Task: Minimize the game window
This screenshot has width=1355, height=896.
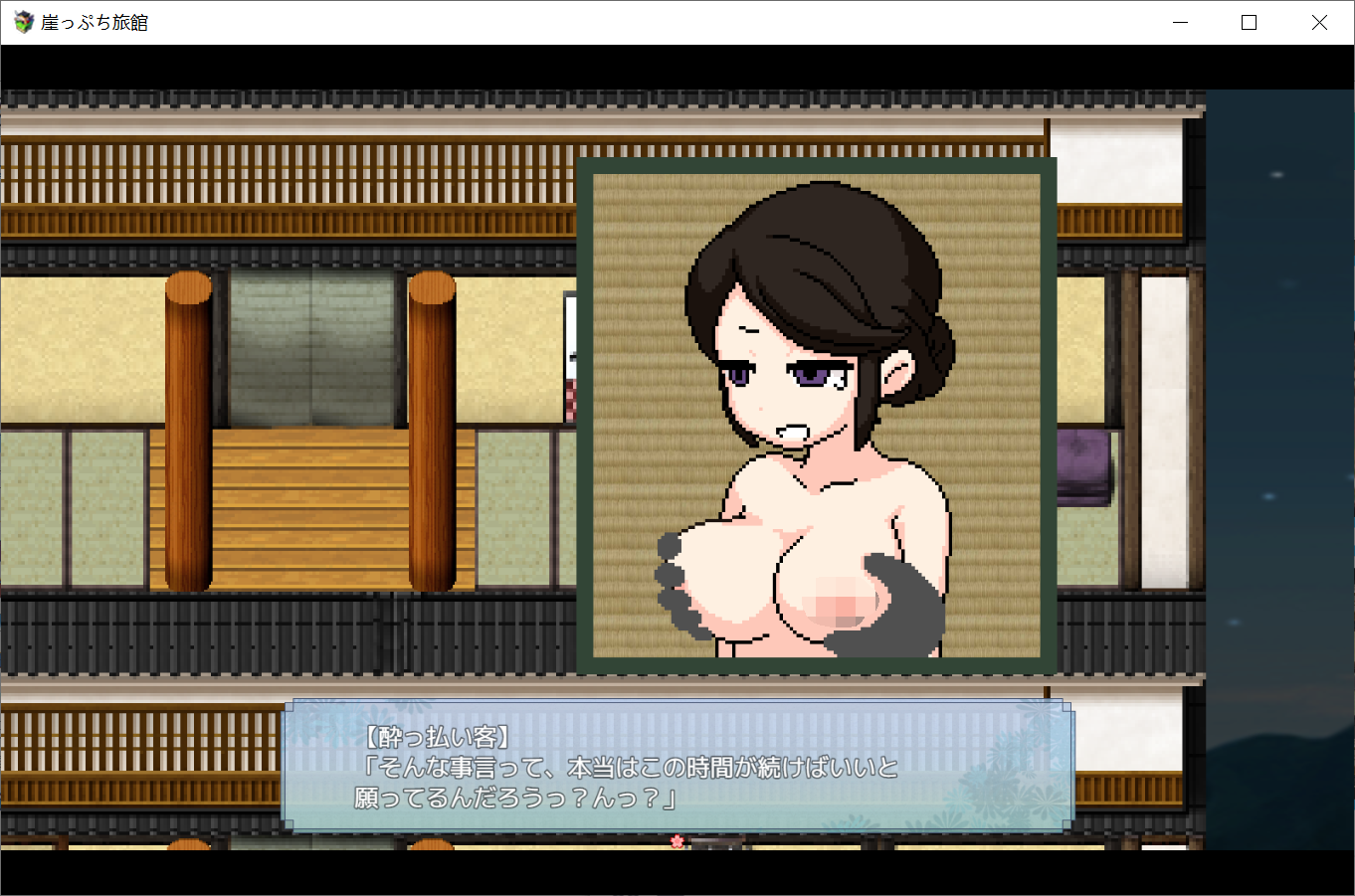Action: pos(1180,21)
